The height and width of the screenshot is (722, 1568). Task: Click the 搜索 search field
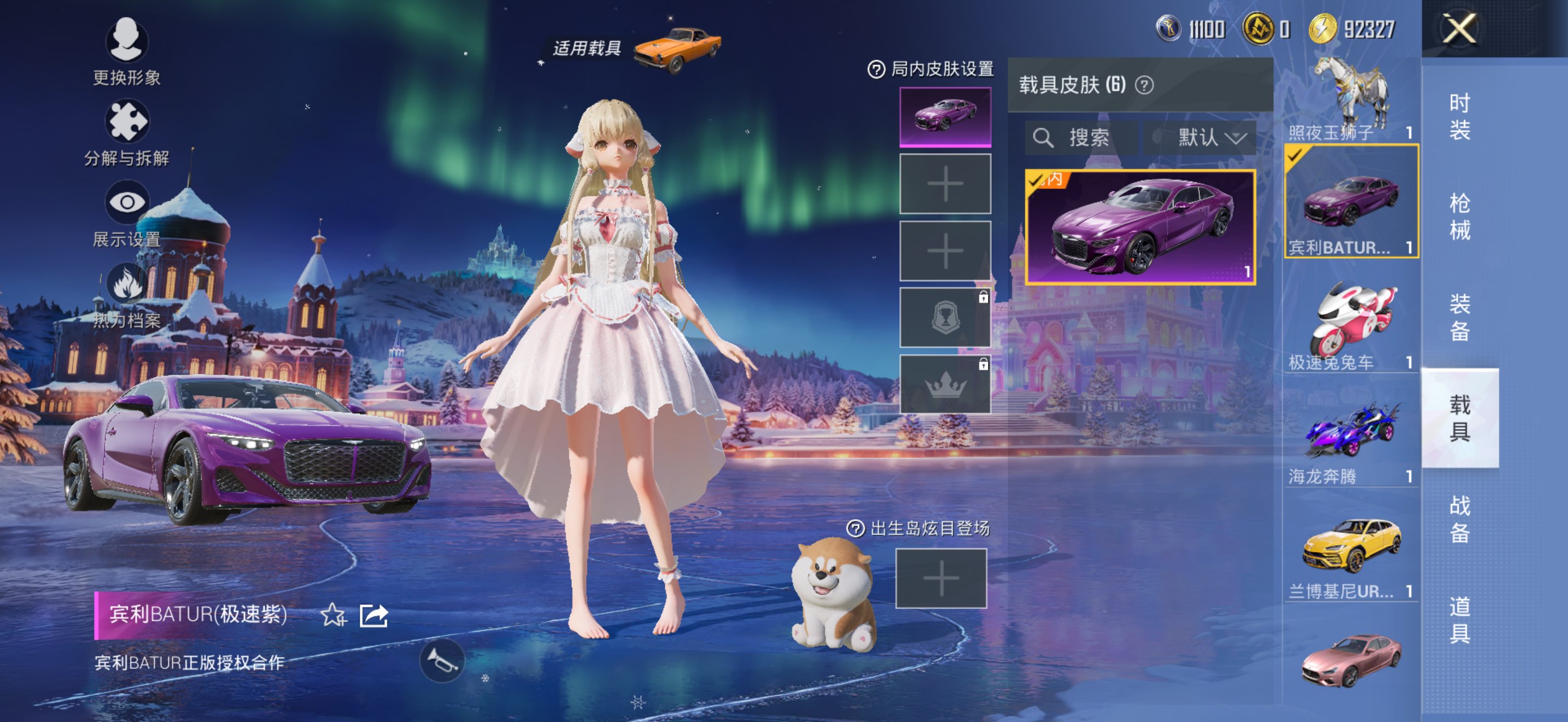point(1081,138)
